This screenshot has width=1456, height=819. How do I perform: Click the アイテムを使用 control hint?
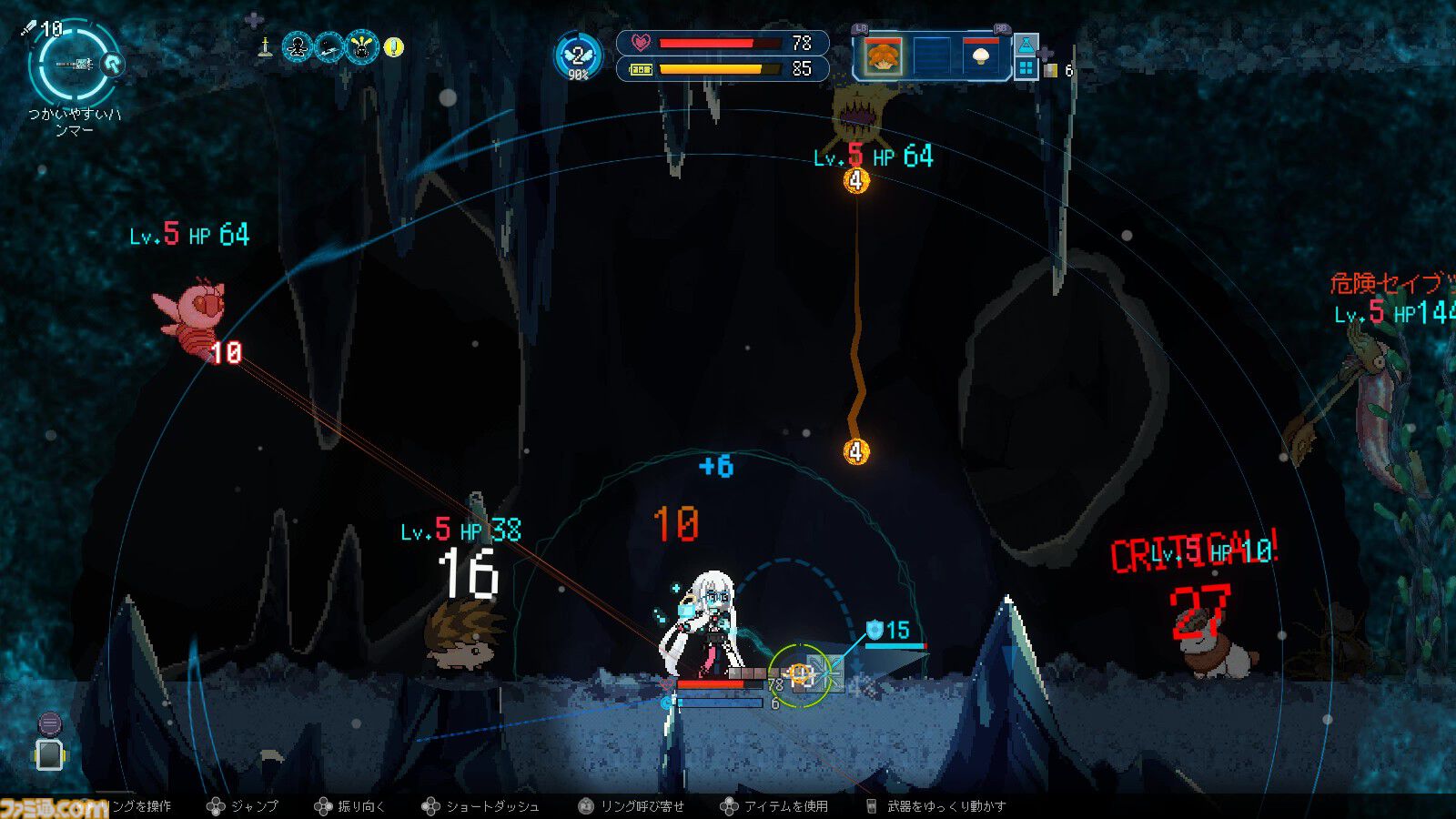(784, 806)
